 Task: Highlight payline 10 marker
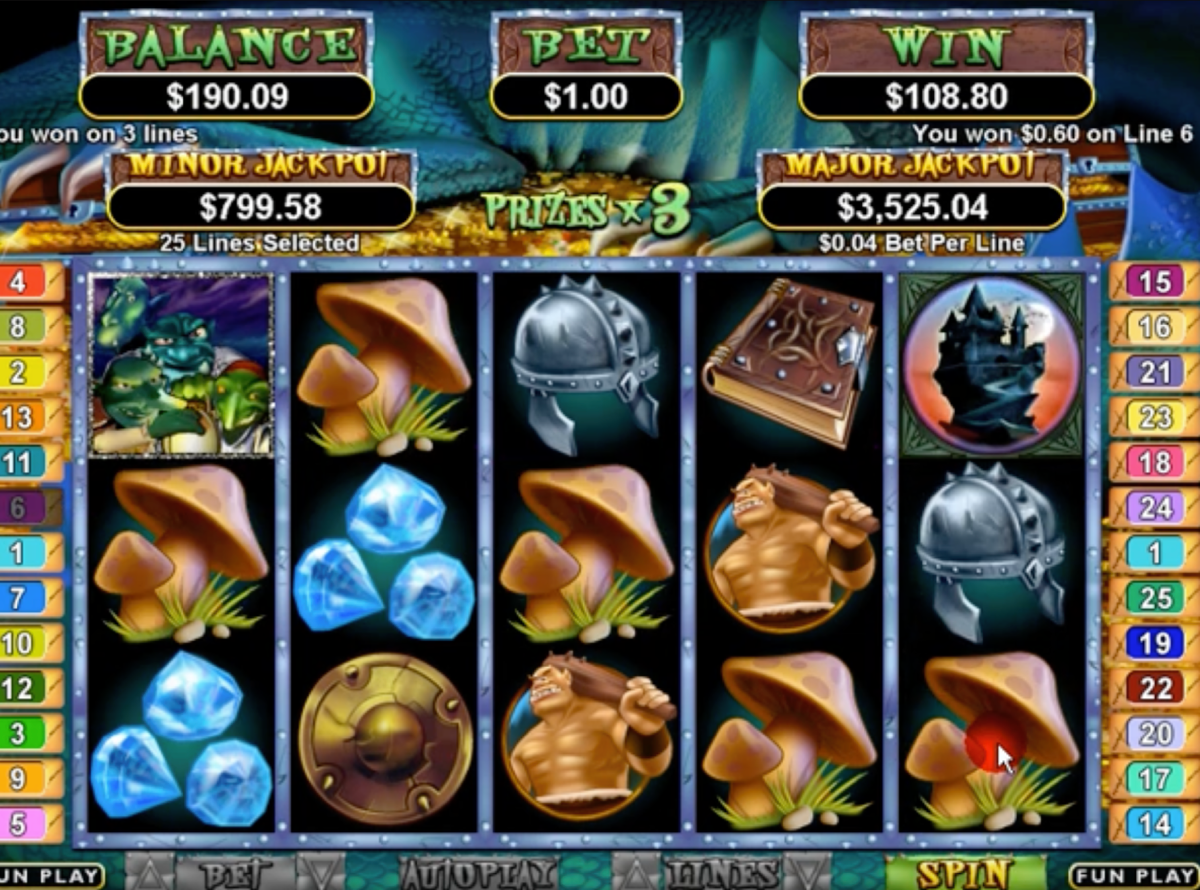(24, 643)
